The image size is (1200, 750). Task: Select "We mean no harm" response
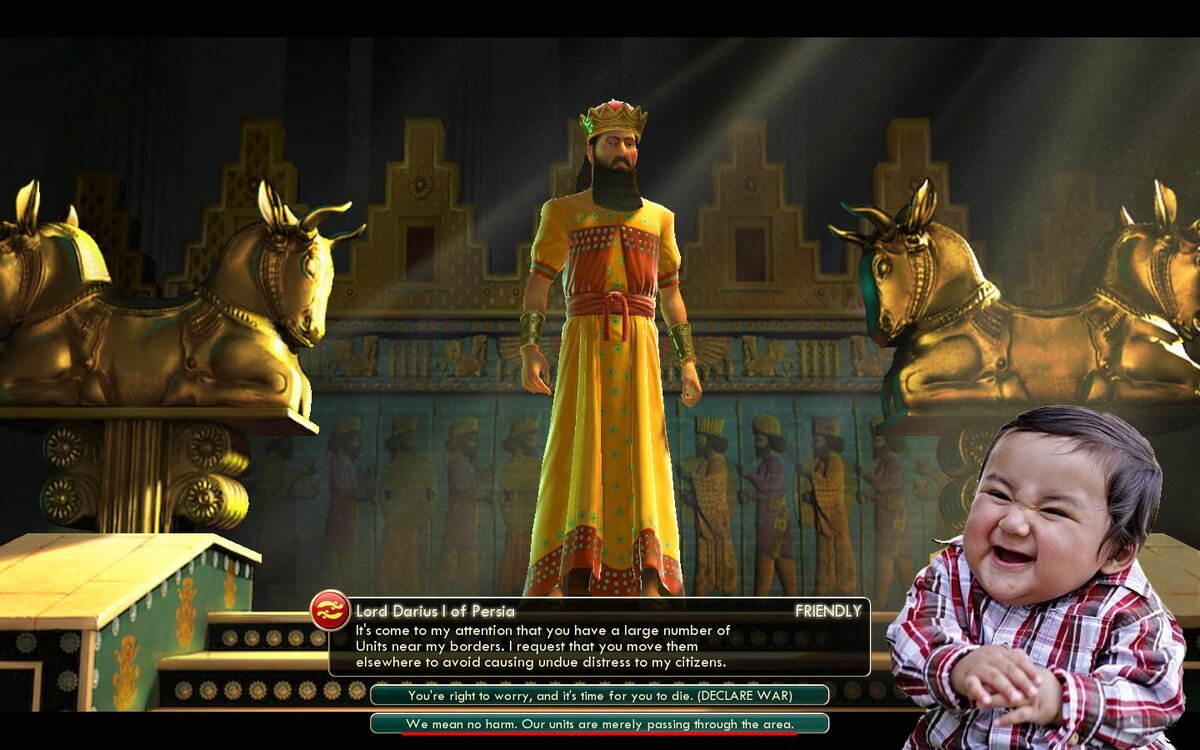pyautogui.click(x=599, y=723)
